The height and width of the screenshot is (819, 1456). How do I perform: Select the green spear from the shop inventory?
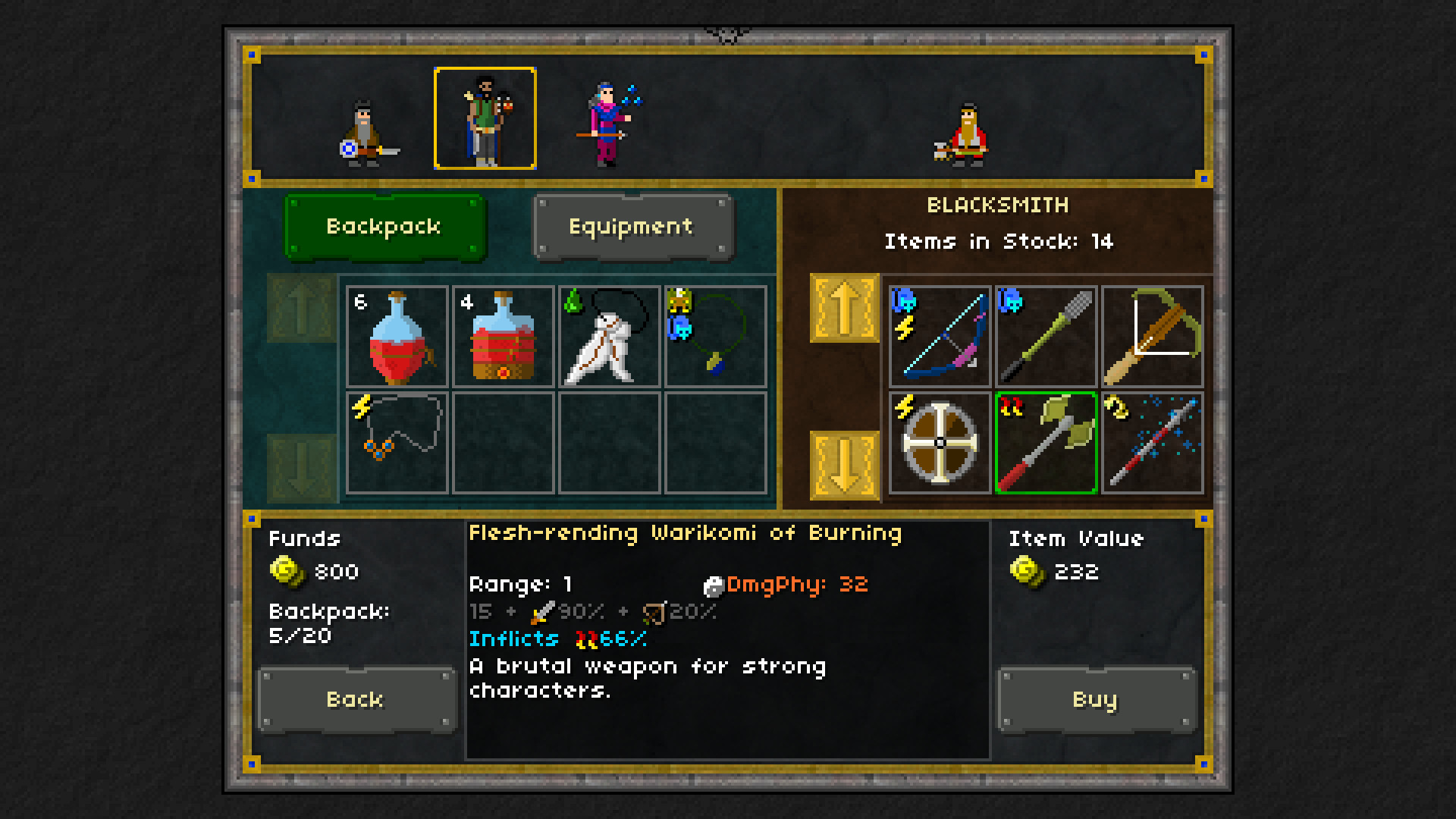(x=1046, y=336)
